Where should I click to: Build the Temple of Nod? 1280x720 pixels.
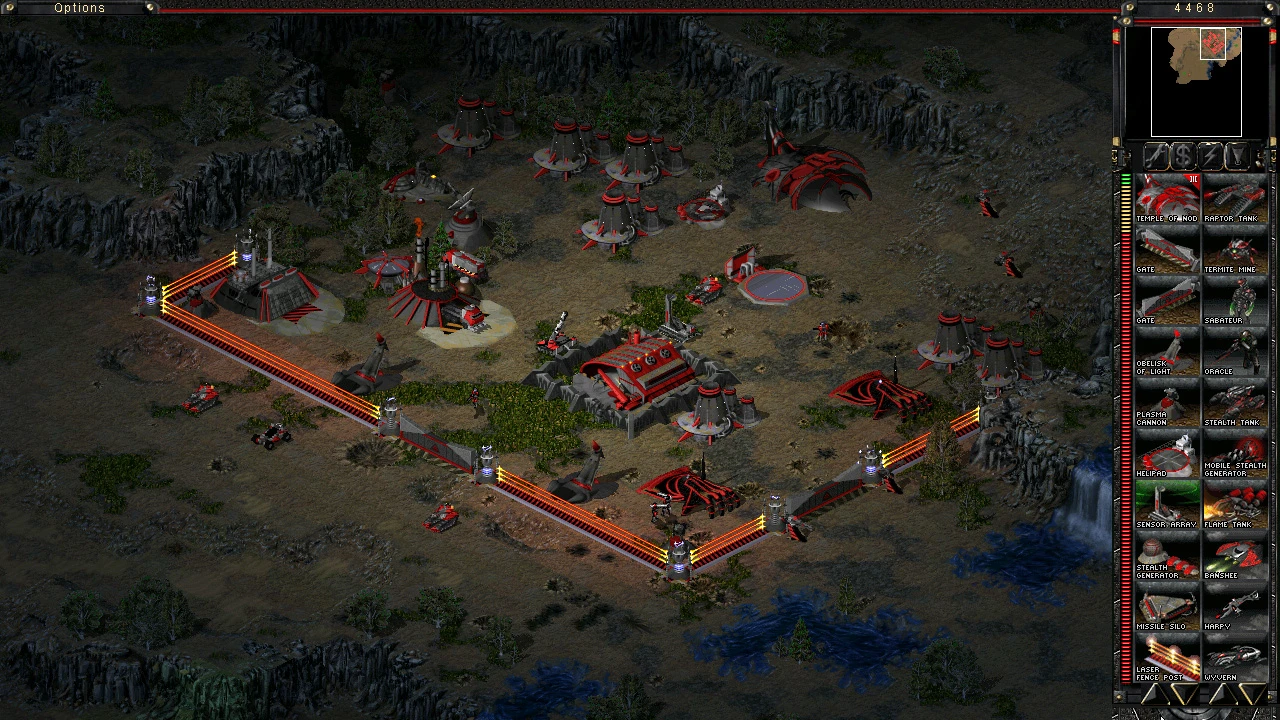coord(1167,198)
